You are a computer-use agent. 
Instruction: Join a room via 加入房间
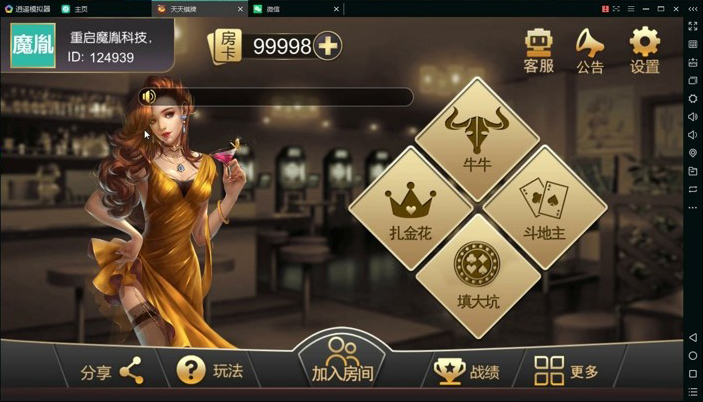pos(343,364)
